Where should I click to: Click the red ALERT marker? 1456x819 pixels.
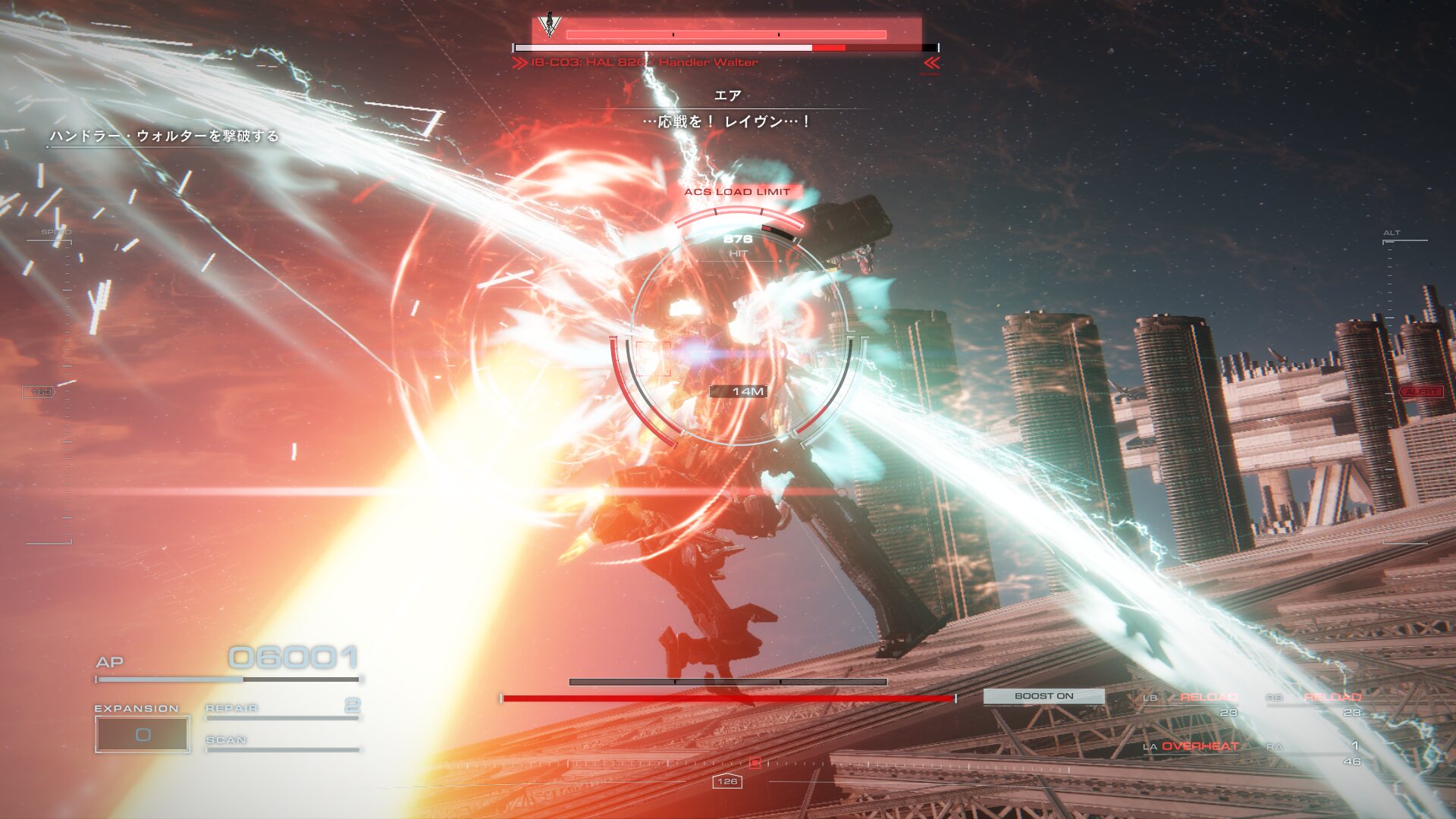pyautogui.click(x=1421, y=392)
